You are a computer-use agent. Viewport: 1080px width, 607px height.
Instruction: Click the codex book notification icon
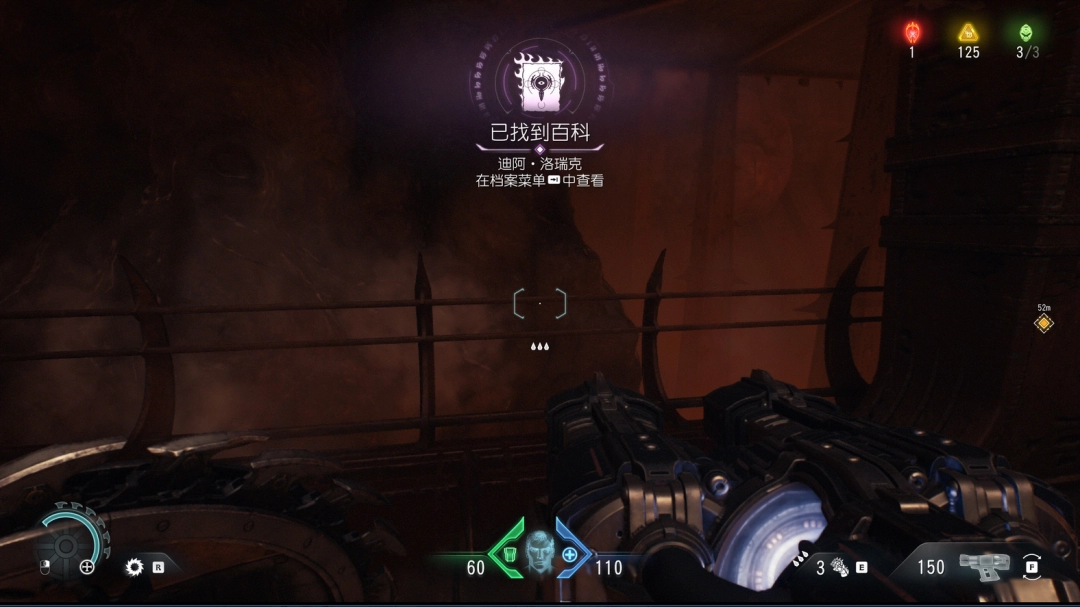539,83
